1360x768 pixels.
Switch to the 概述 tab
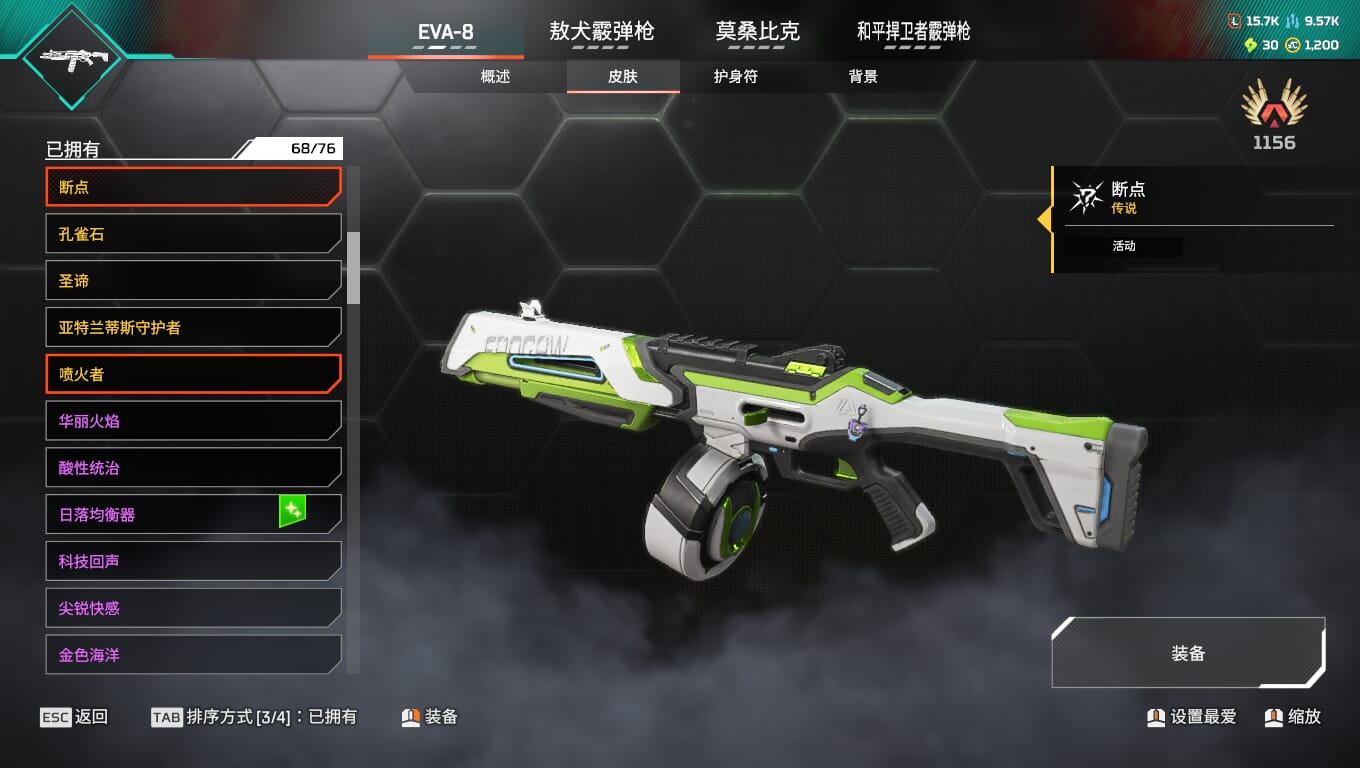click(495, 77)
